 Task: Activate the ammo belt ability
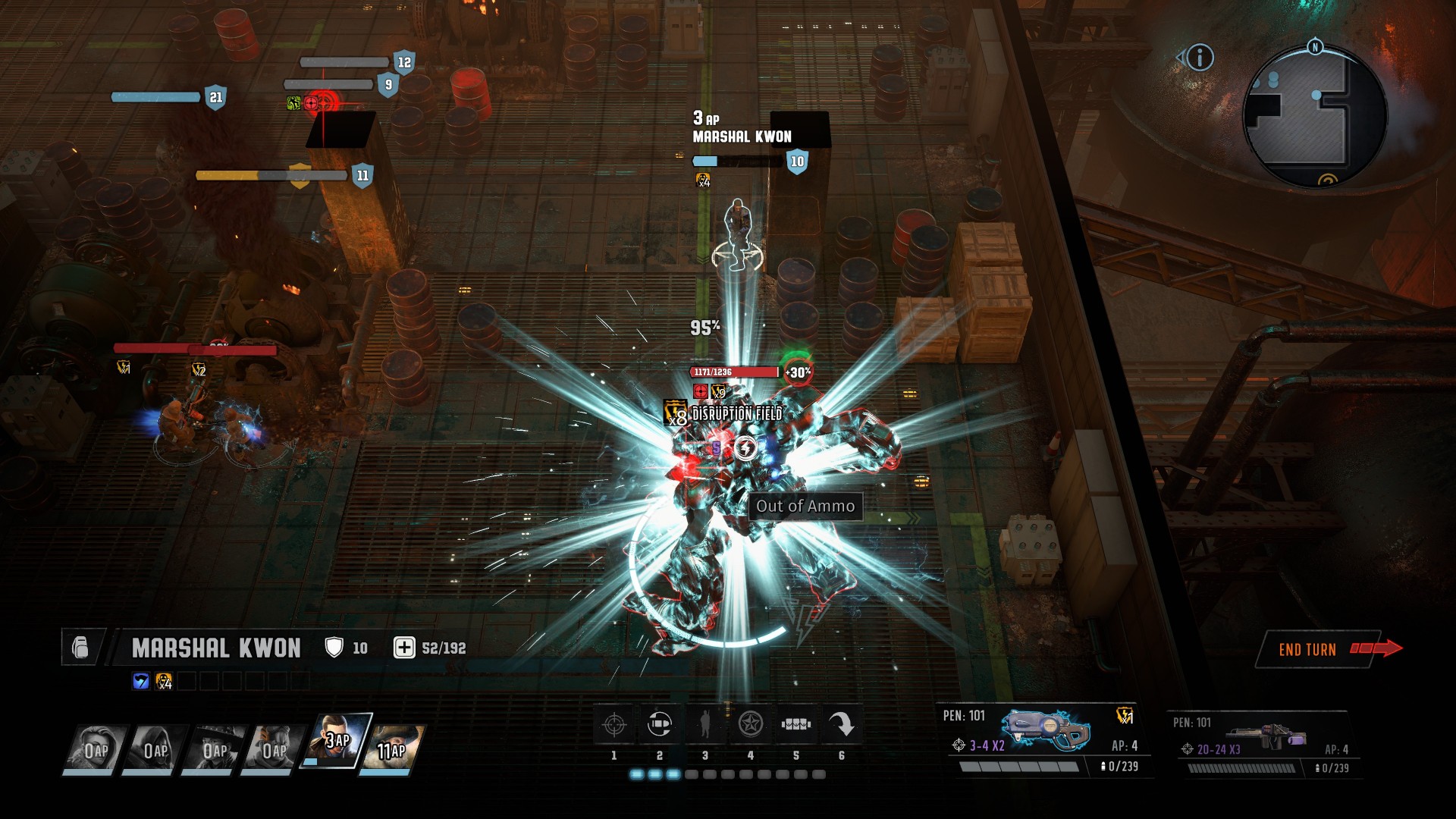point(796,725)
